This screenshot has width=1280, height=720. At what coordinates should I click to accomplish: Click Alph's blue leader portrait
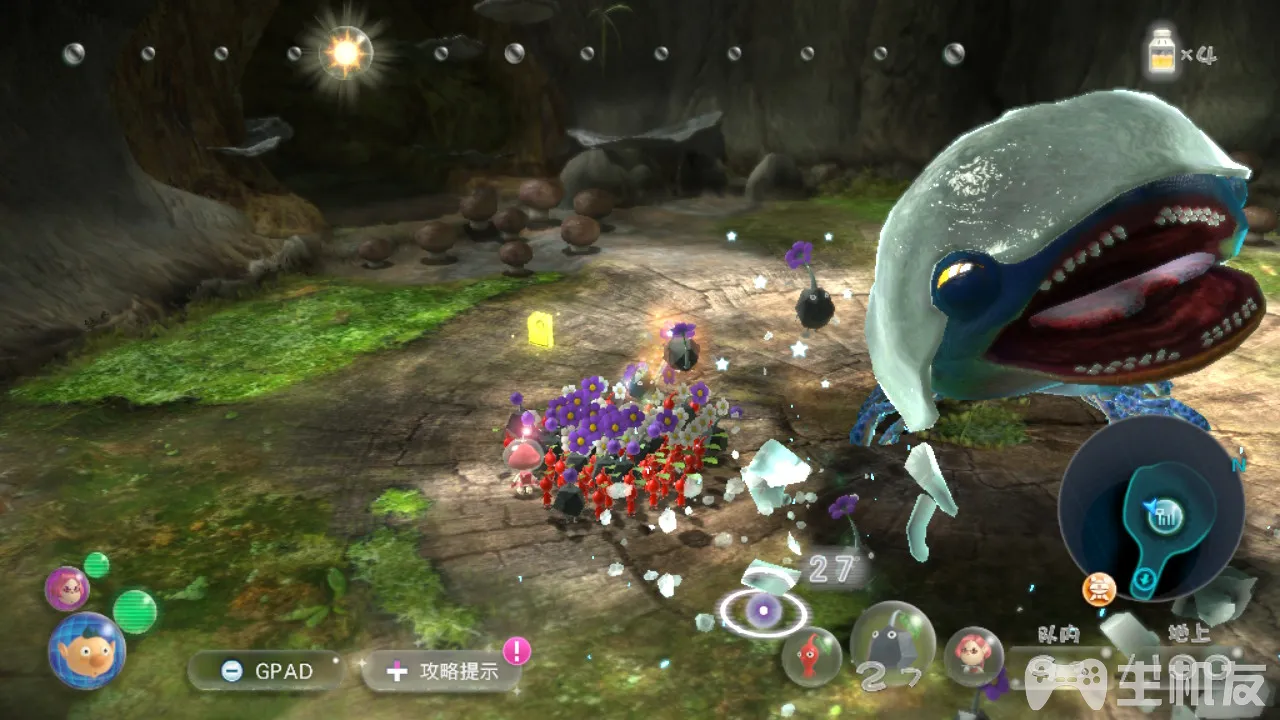point(87,651)
